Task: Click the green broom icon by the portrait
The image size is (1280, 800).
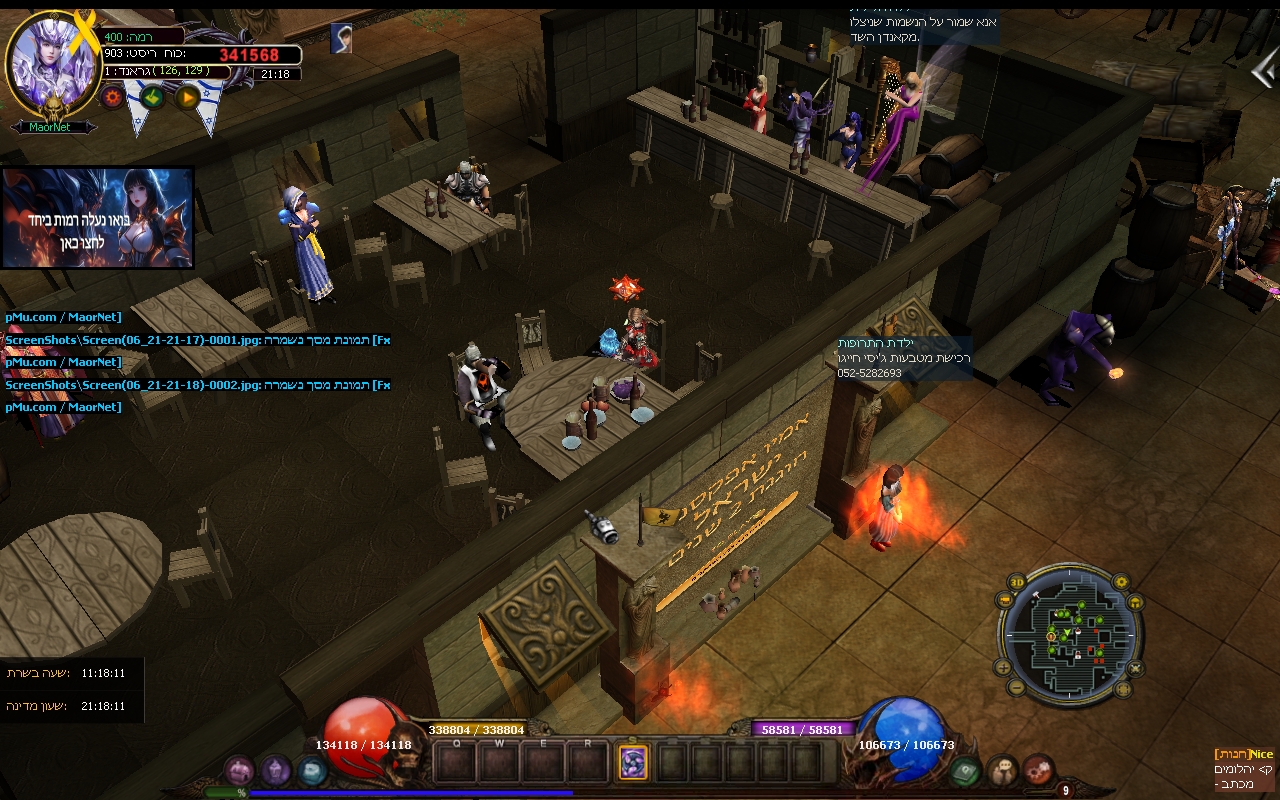Action: click(151, 97)
